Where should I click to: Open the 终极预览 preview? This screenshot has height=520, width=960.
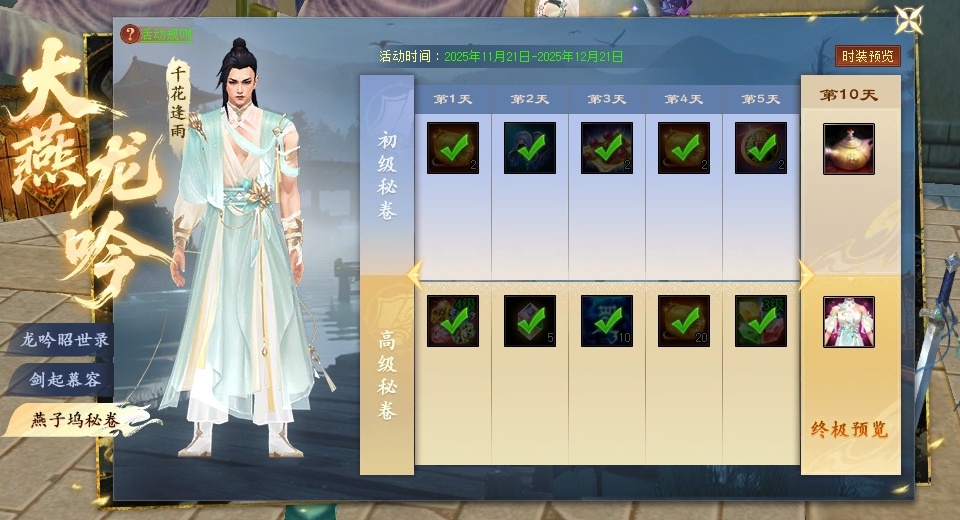point(849,431)
